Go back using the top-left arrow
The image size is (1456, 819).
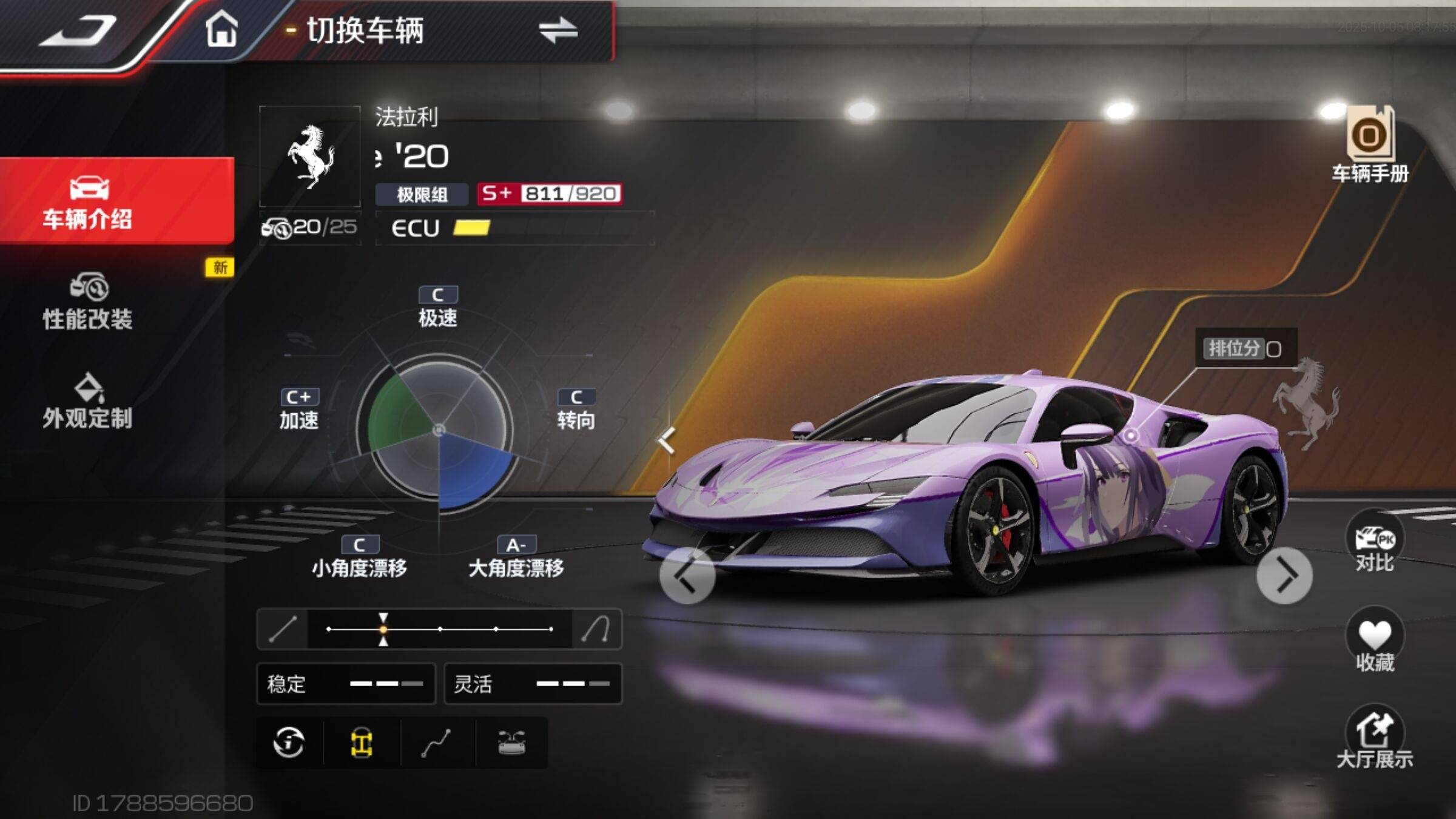78,30
